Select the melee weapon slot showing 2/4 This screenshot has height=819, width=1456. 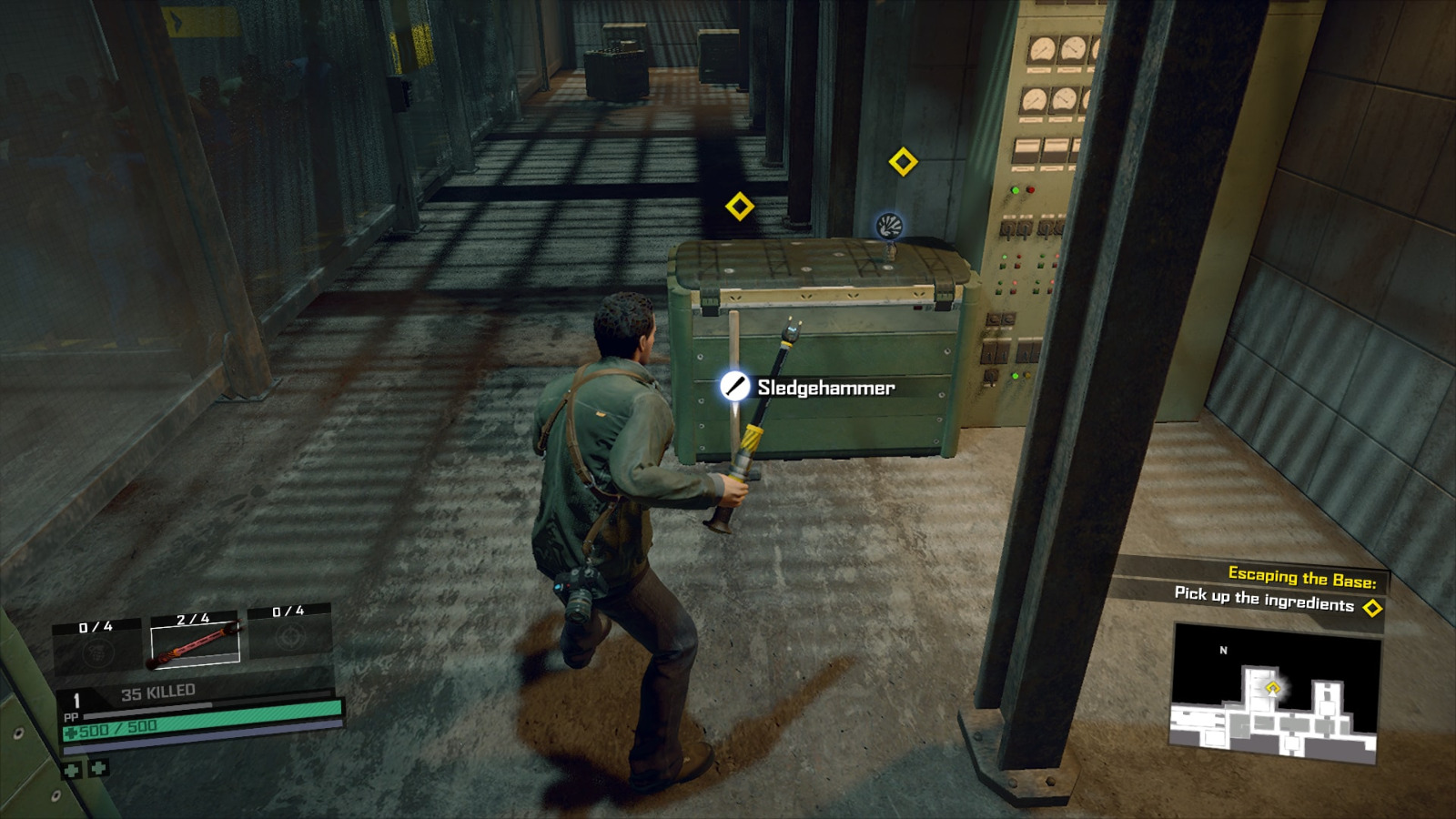pos(195,642)
